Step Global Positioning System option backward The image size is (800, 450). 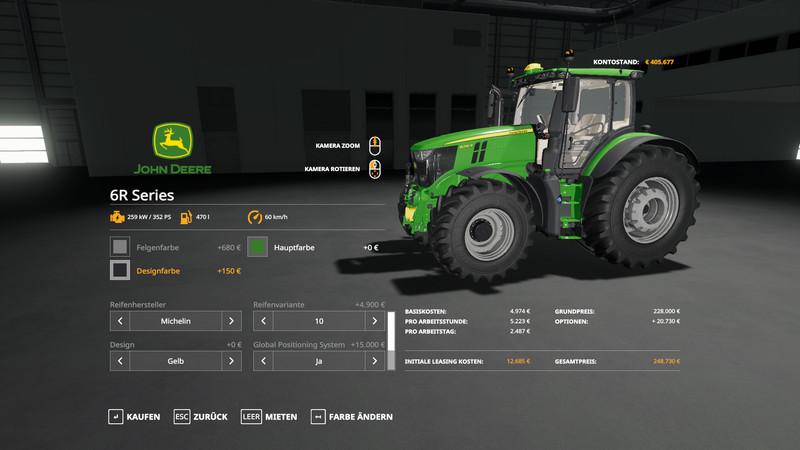(x=264, y=360)
